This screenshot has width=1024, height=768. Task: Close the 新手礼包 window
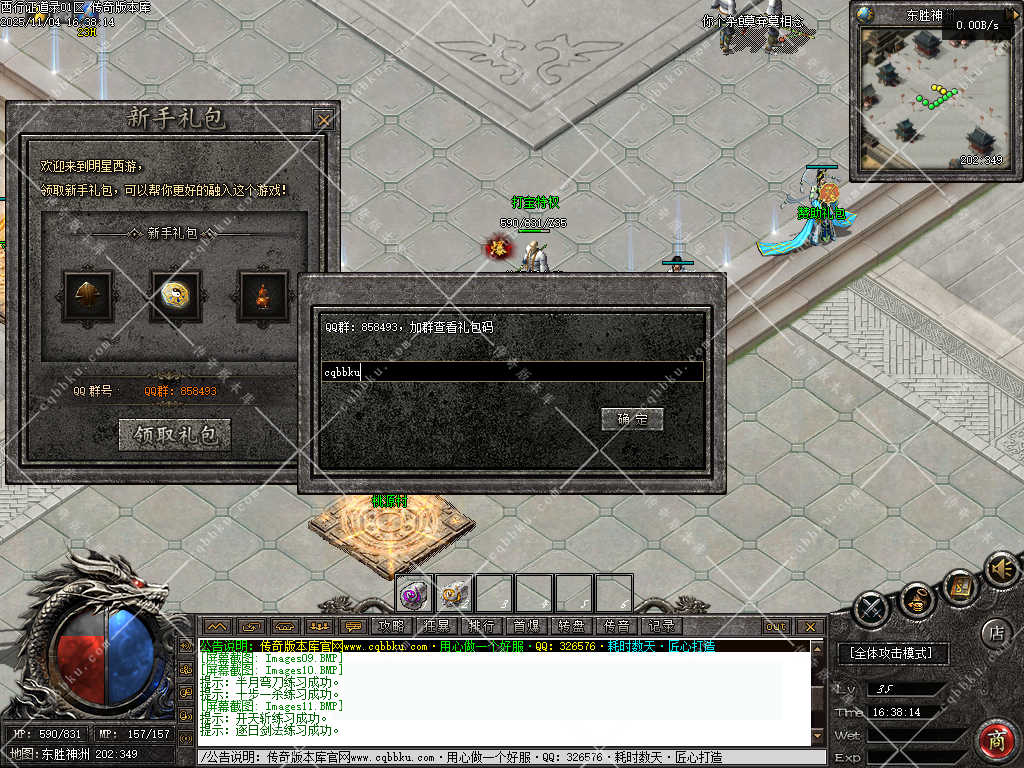[x=323, y=120]
